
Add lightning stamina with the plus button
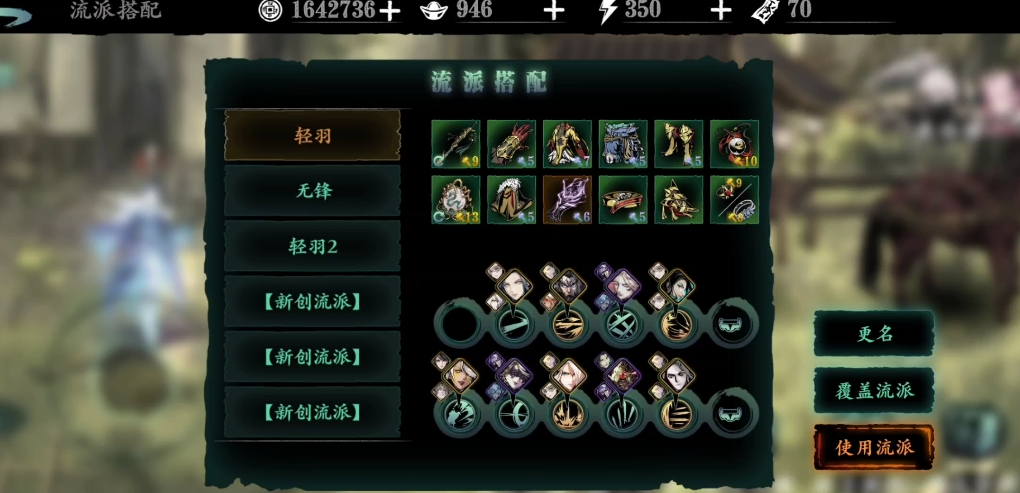(x=721, y=11)
